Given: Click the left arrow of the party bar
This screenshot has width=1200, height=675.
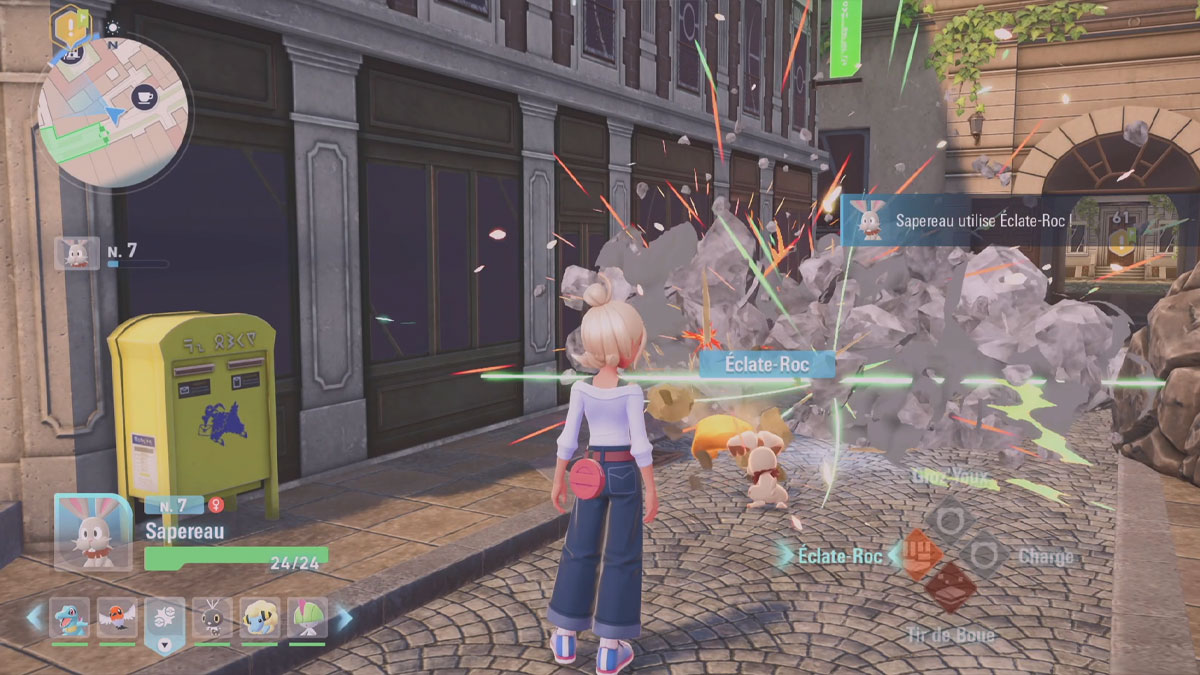Looking at the screenshot, I should pyautogui.click(x=35, y=617).
